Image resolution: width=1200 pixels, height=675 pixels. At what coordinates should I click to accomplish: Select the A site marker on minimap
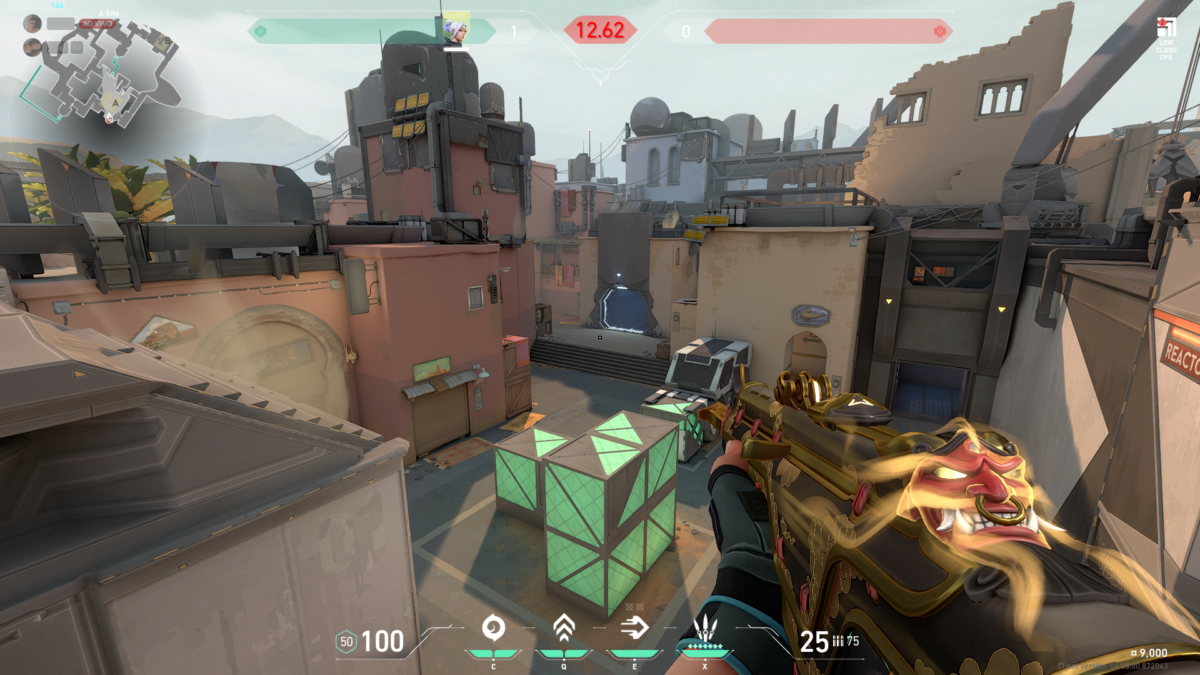pyautogui.click(x=117, y=101)
